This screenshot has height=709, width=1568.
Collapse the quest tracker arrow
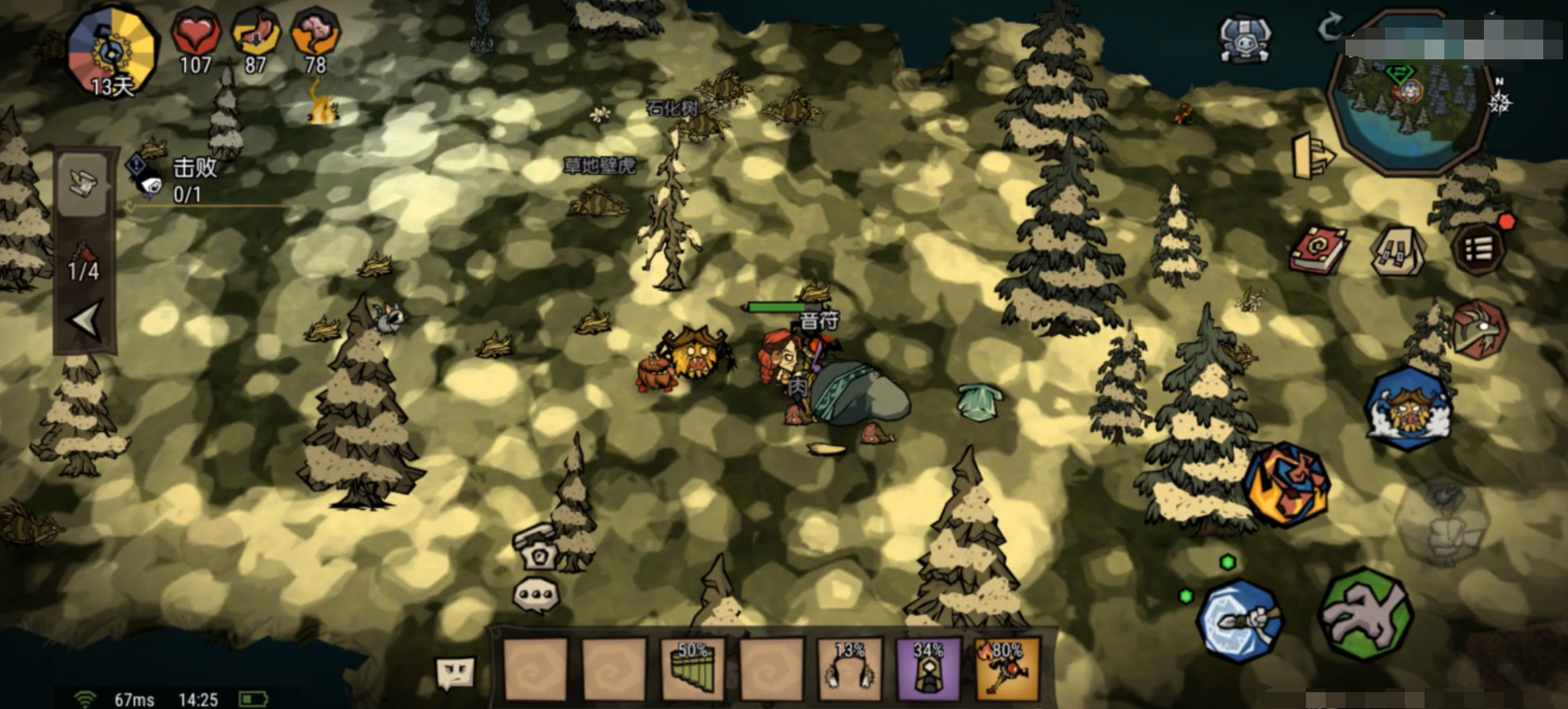click(85, 320)
